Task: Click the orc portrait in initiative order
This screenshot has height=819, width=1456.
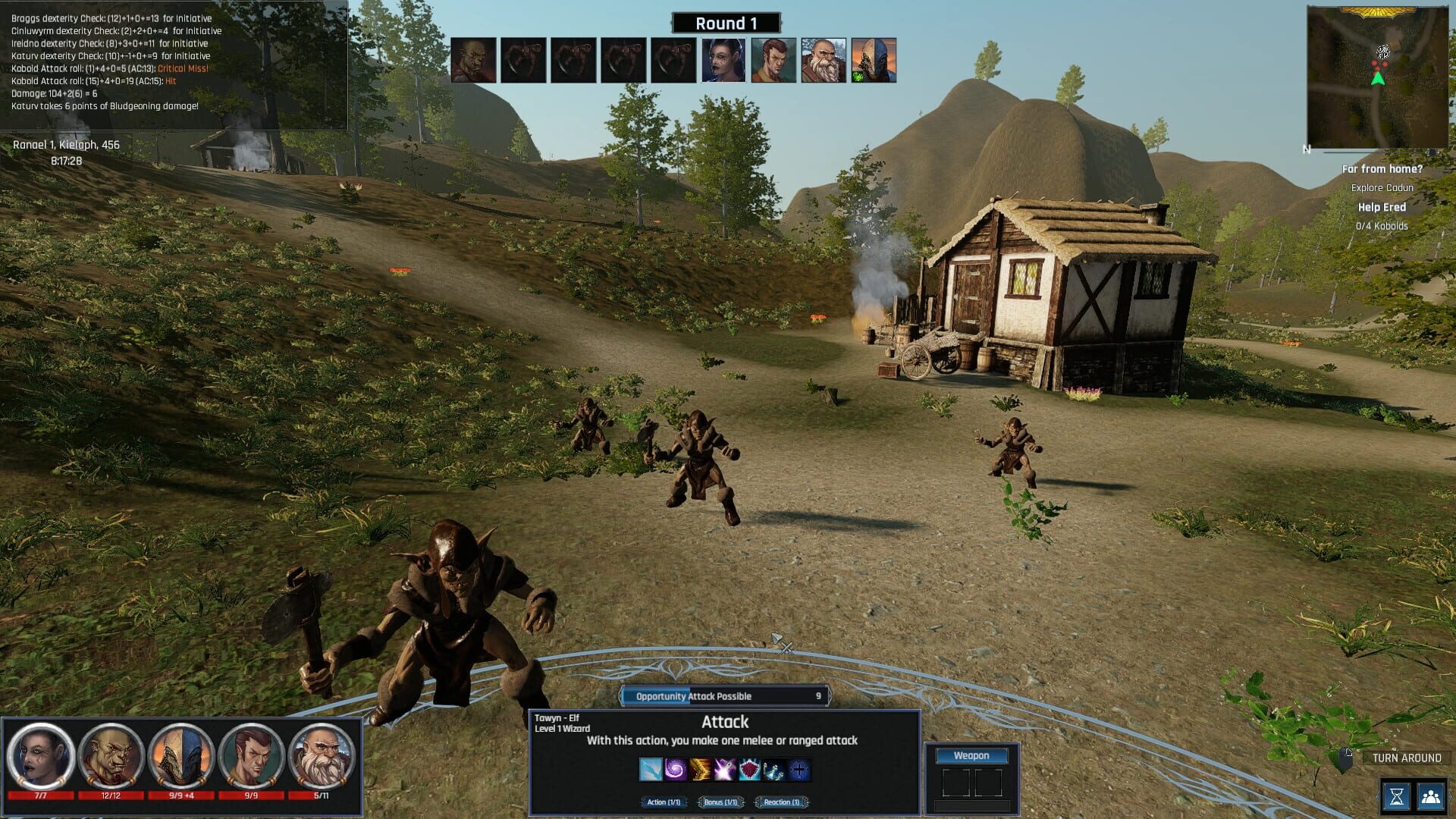Action: pyautogui.click(x=473, y=60)
